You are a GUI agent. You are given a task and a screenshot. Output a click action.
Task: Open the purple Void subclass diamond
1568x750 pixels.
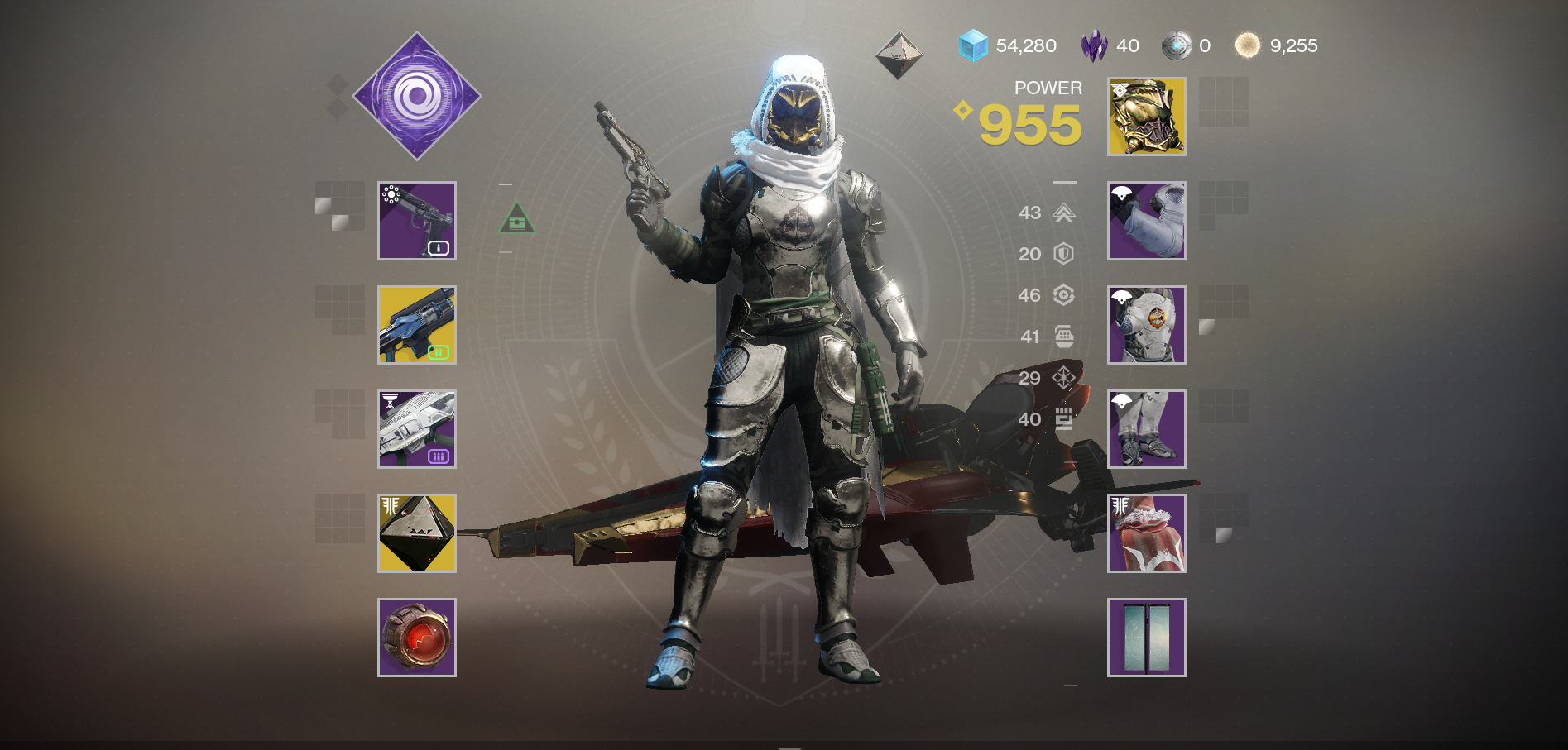click(417, 96)
